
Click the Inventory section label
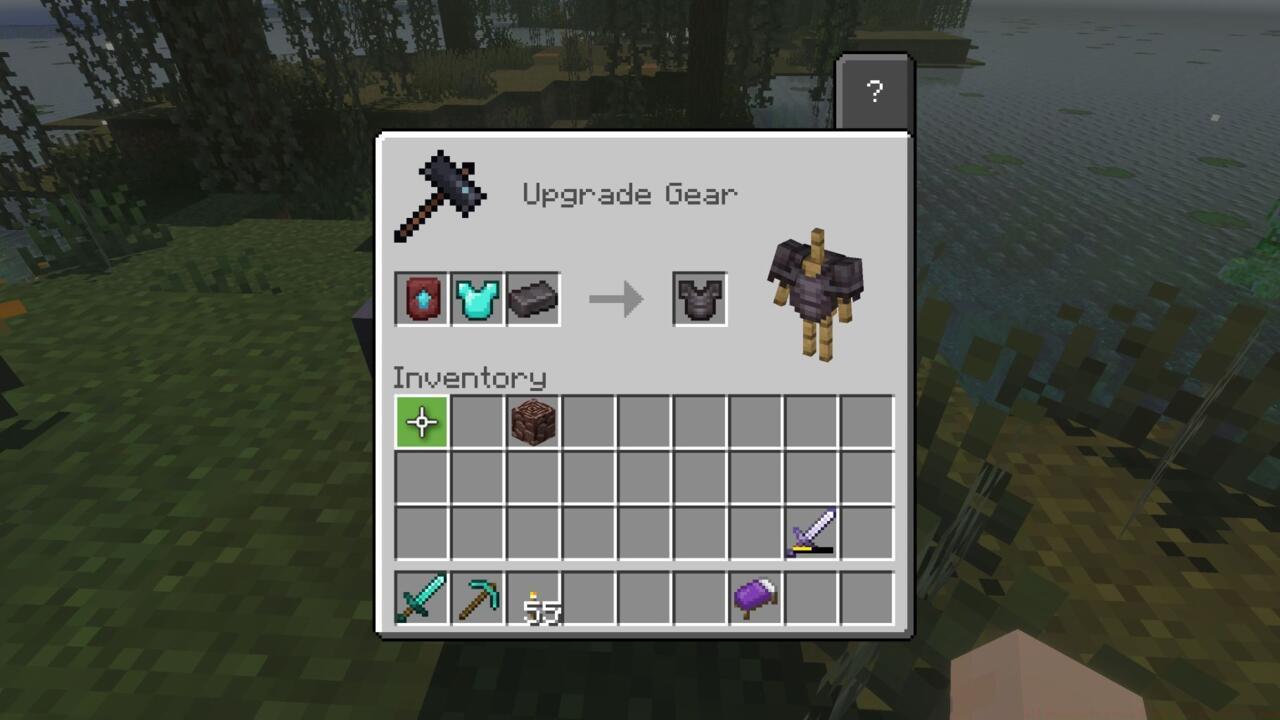(x=470, y=378)
